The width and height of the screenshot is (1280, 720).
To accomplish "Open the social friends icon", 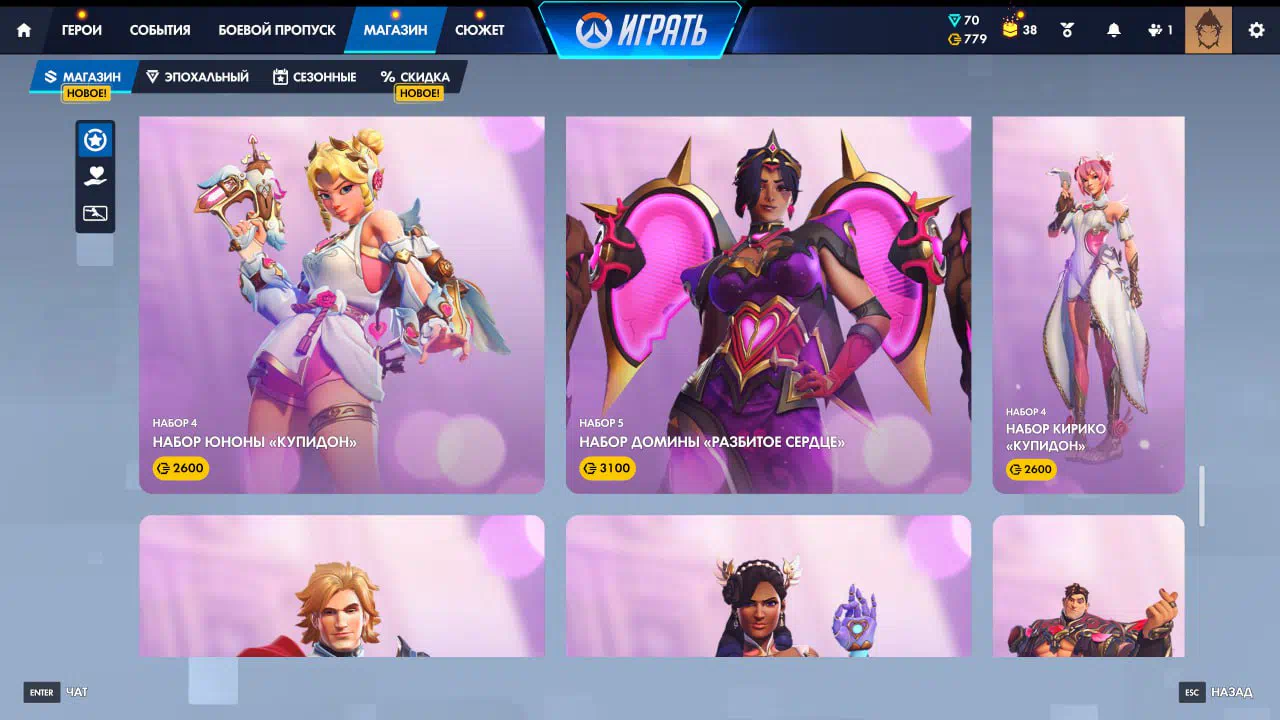I will point(1160,30).
